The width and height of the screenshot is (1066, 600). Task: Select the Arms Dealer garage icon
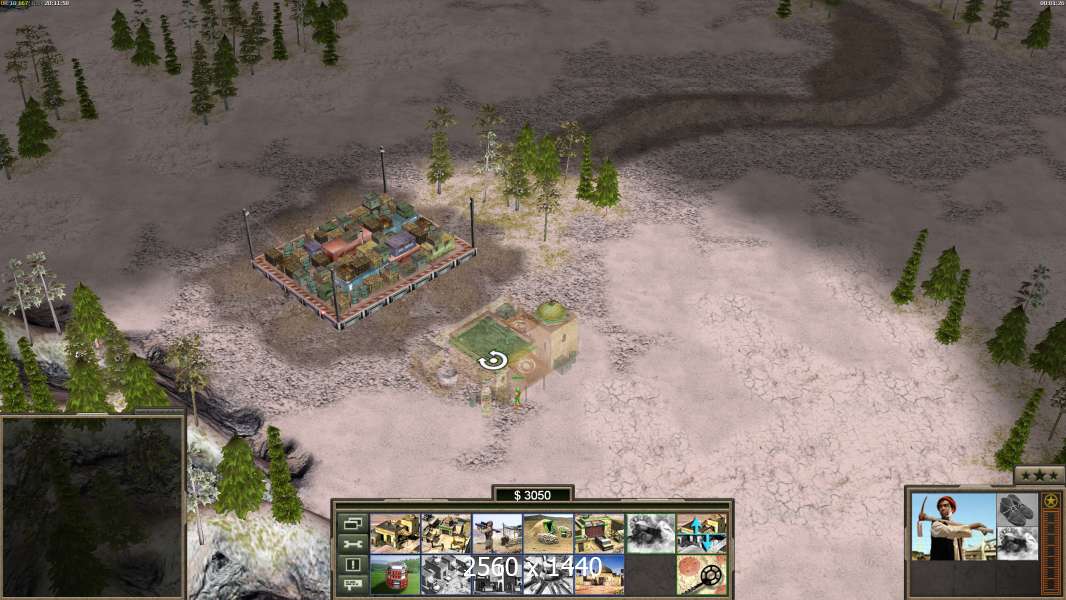point(599,533)
